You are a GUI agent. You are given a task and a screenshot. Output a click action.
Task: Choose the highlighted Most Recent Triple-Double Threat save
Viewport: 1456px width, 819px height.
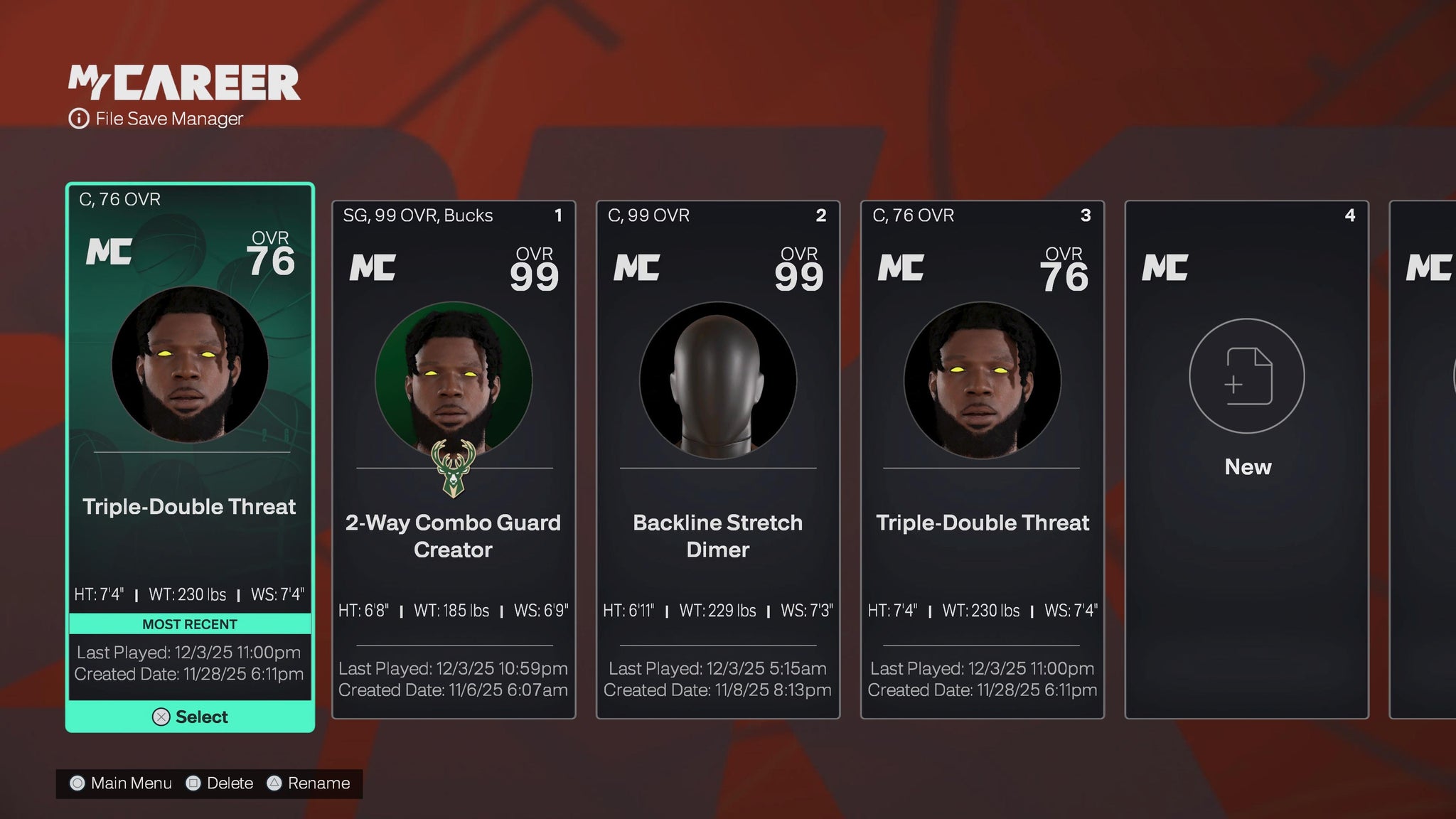[190, 427]
